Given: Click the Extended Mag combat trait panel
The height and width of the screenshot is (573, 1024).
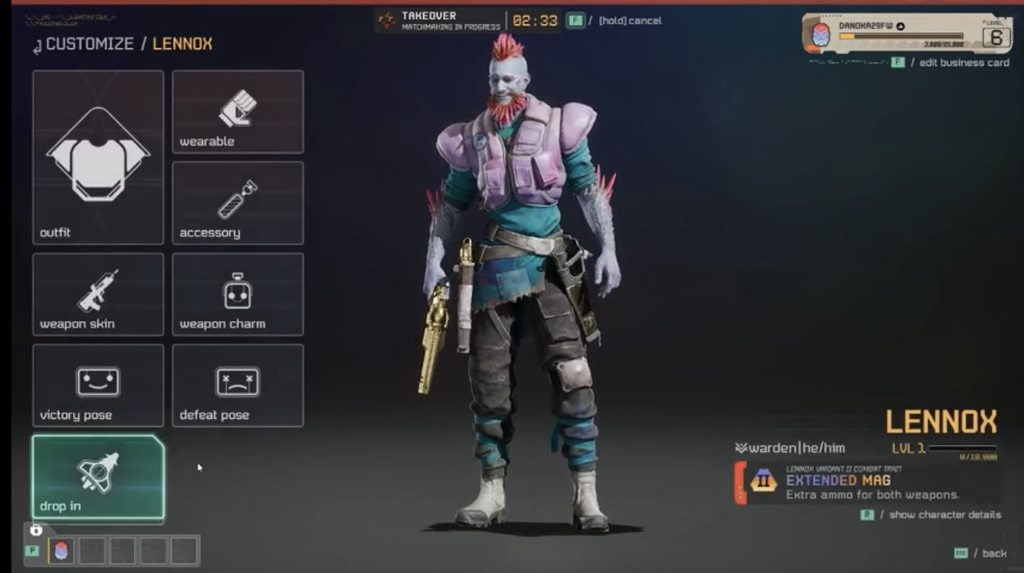Looking at the screenshot, I should (868, 481).
